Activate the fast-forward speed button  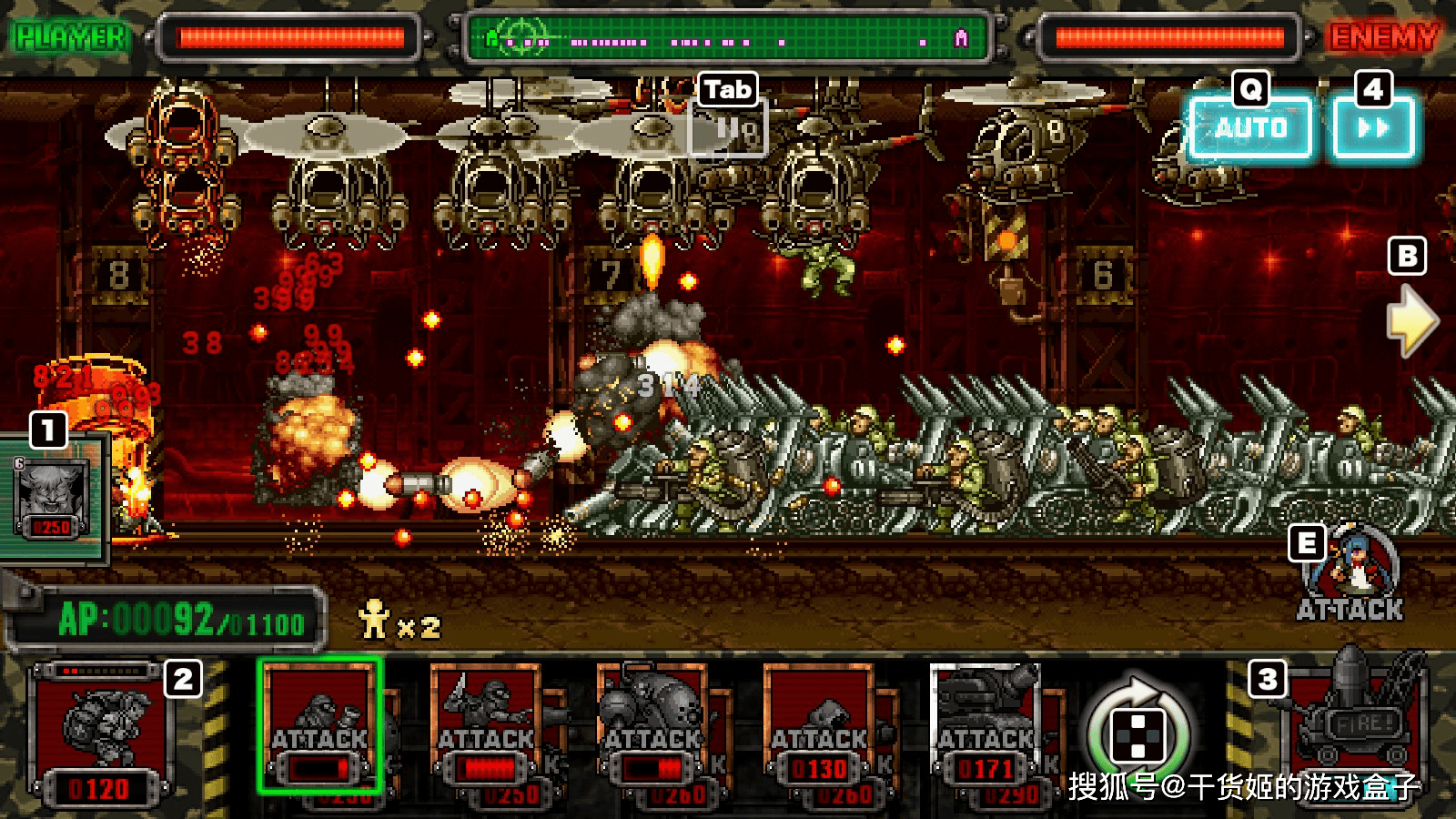1373,128
